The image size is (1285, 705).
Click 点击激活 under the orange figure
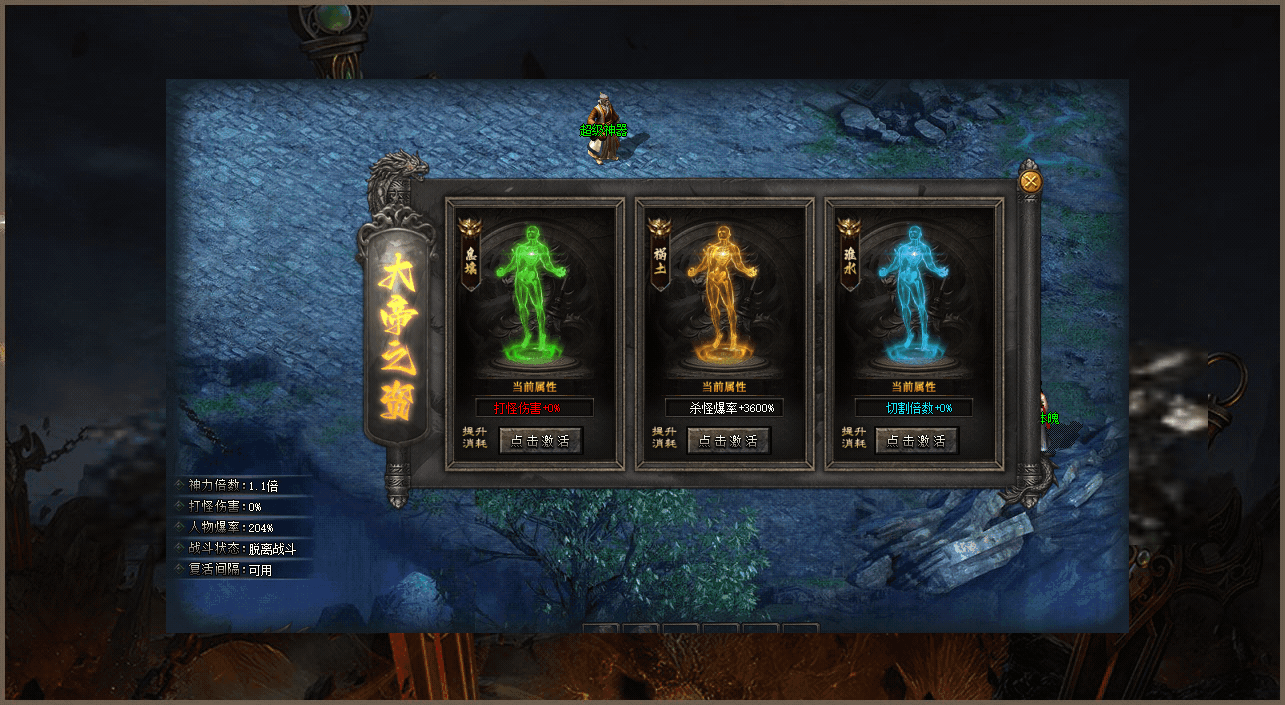point(728,441)
